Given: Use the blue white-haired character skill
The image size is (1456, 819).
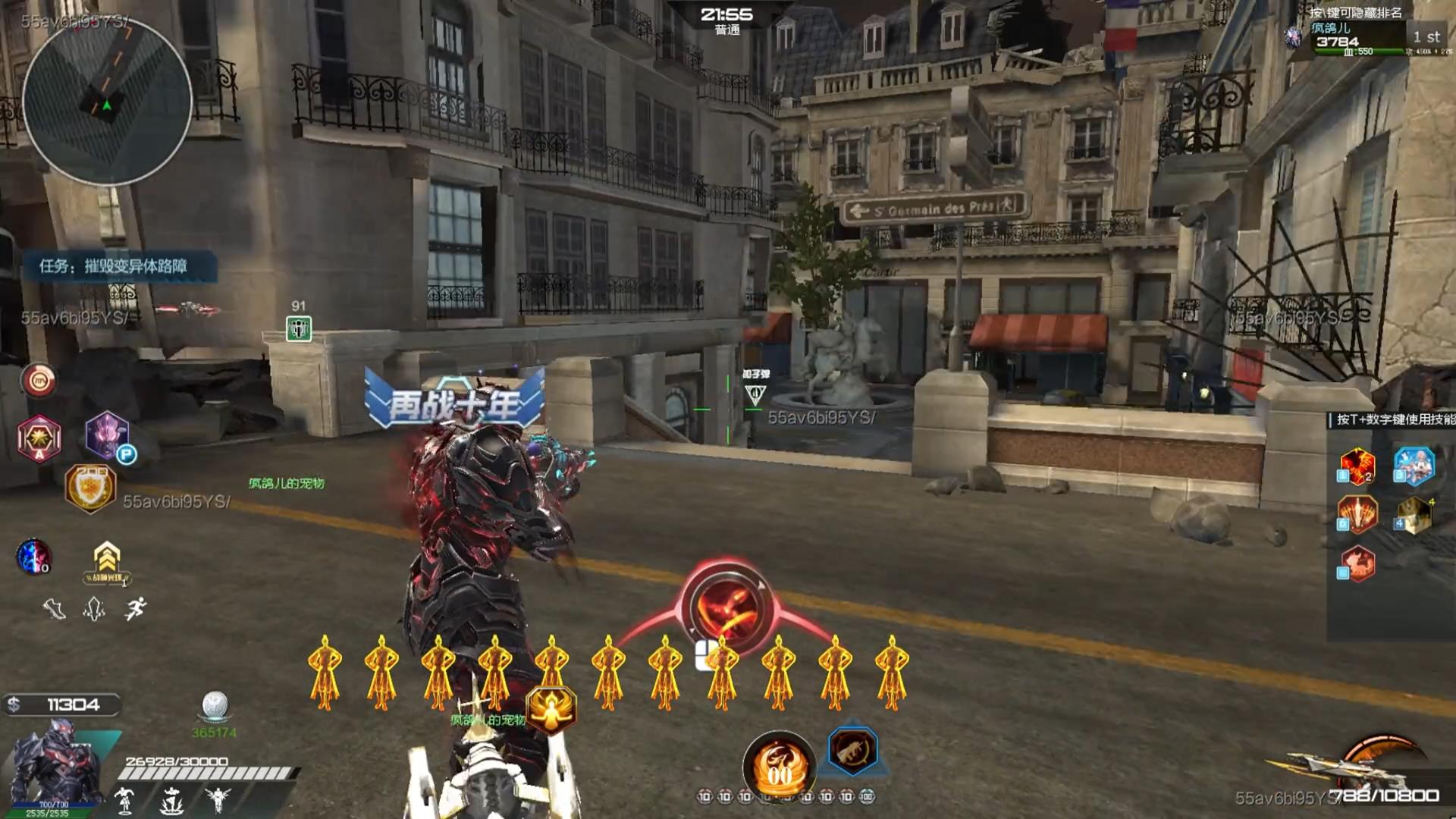Looking at the screenshot, I should 1414,465.
